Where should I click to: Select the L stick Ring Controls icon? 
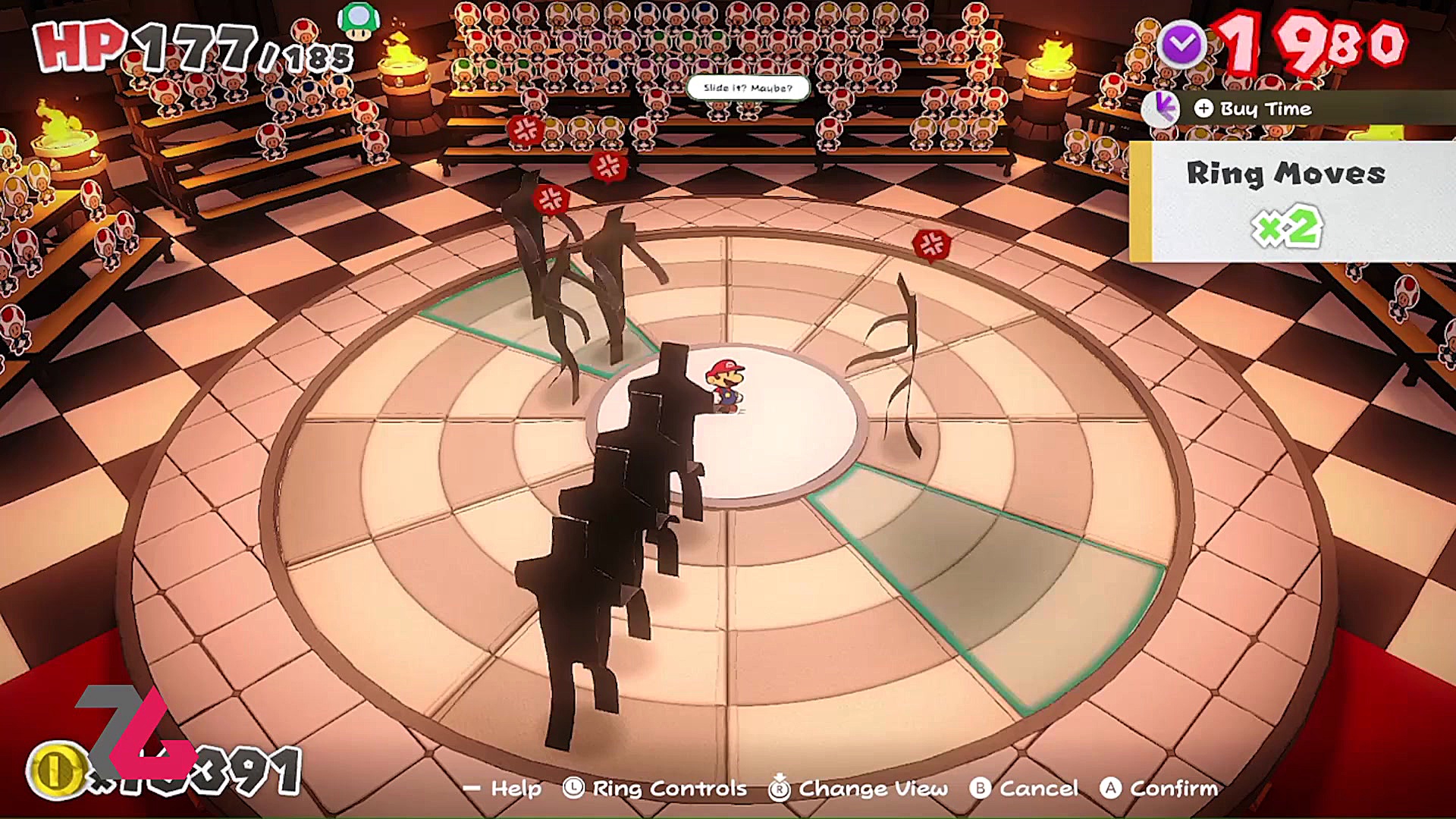(574, 789)
